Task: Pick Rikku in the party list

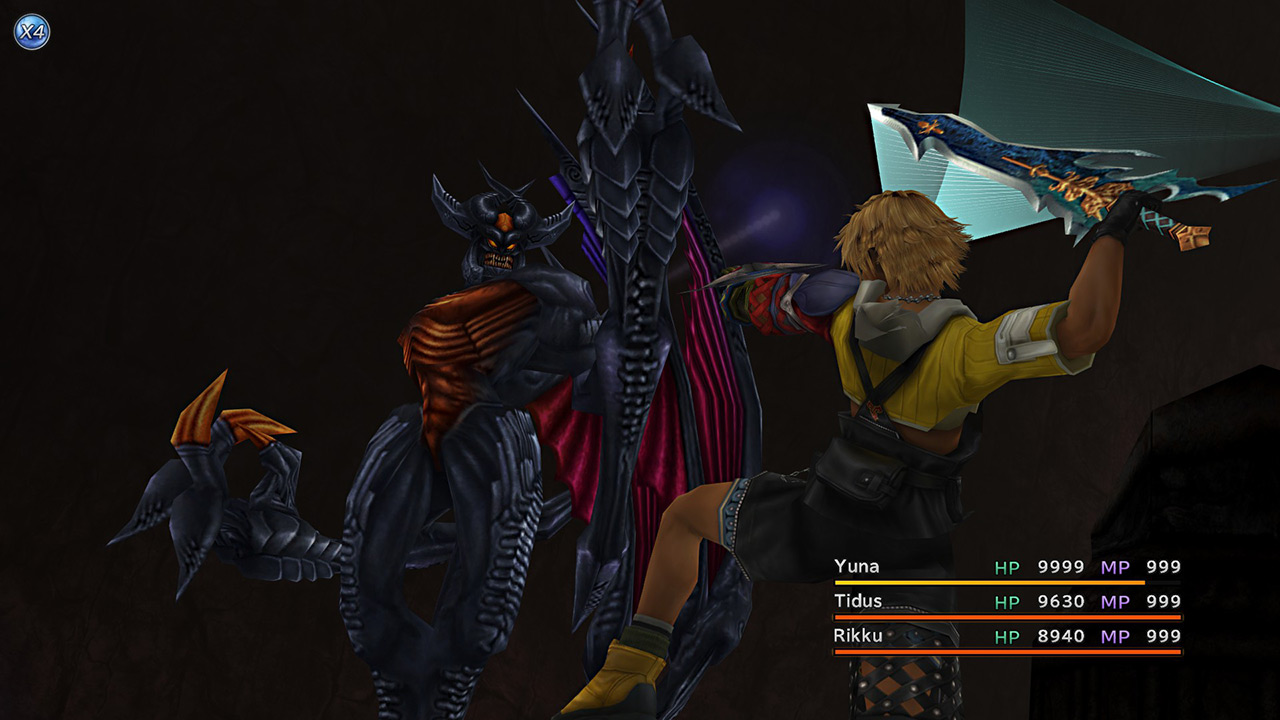Action: 857,636
